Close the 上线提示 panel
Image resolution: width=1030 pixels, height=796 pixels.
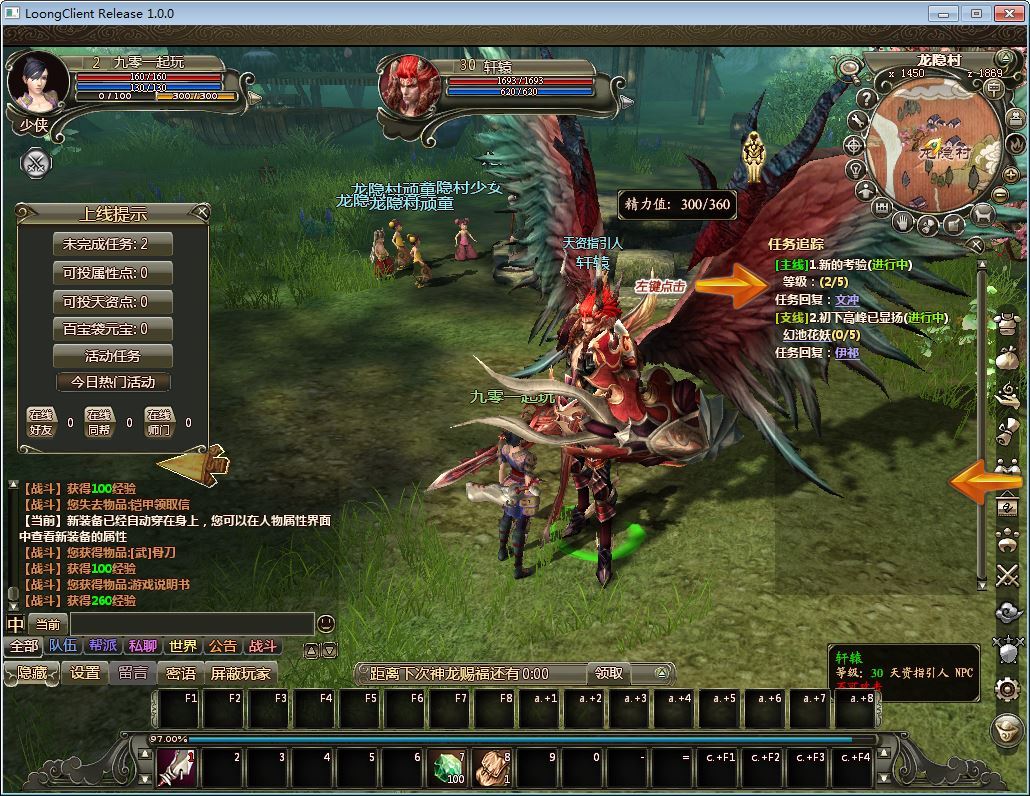click(x=202, y=212)
